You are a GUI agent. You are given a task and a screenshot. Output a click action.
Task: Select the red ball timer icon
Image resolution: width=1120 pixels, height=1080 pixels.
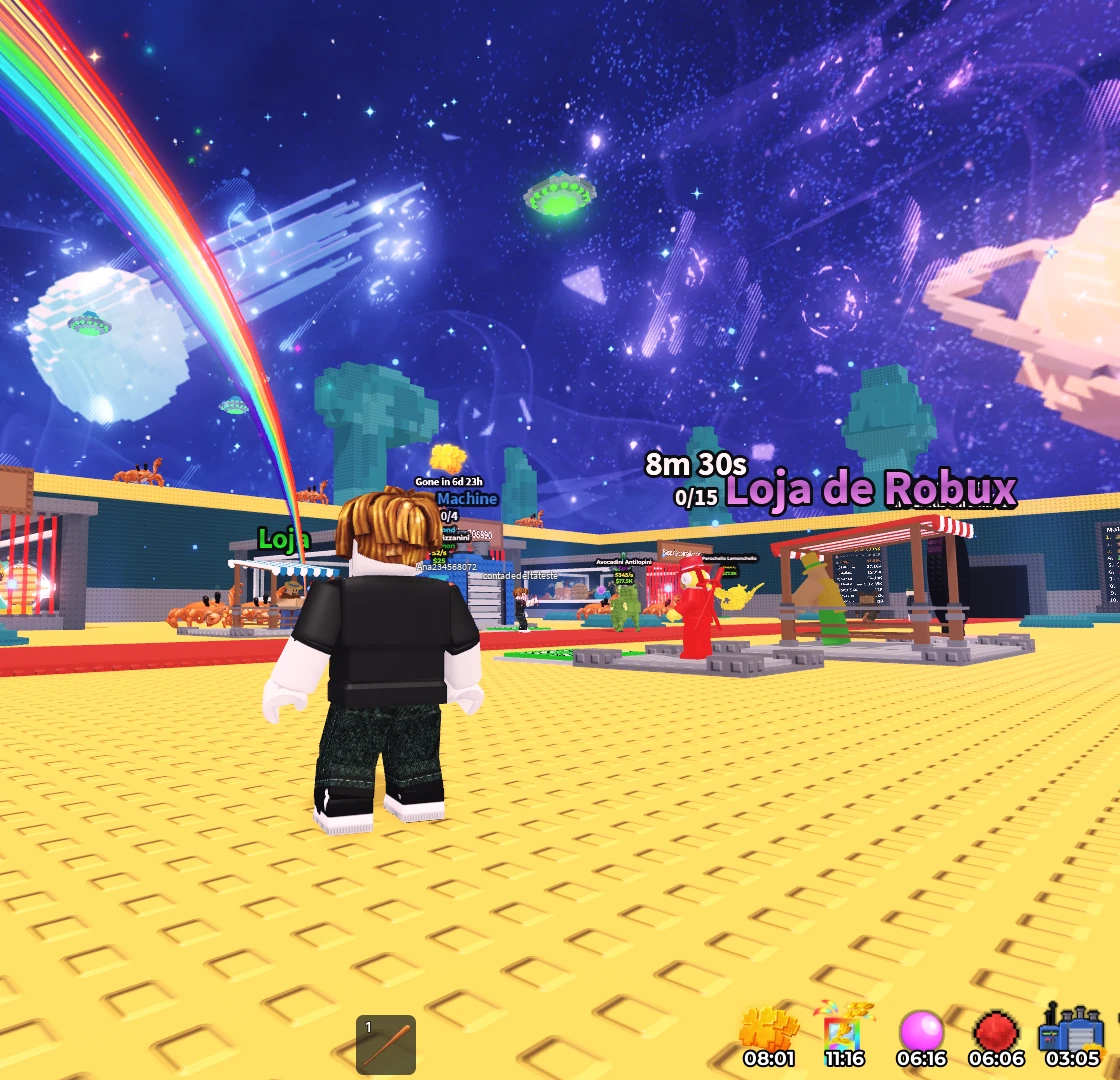coord(996,1030)
